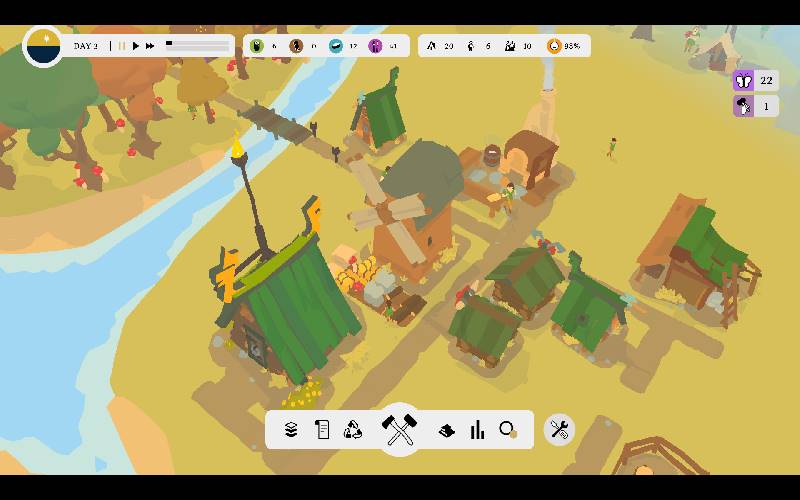Select the terrain tile tool
The width and height of the screenshot is (800, 500).
point(447,430)
